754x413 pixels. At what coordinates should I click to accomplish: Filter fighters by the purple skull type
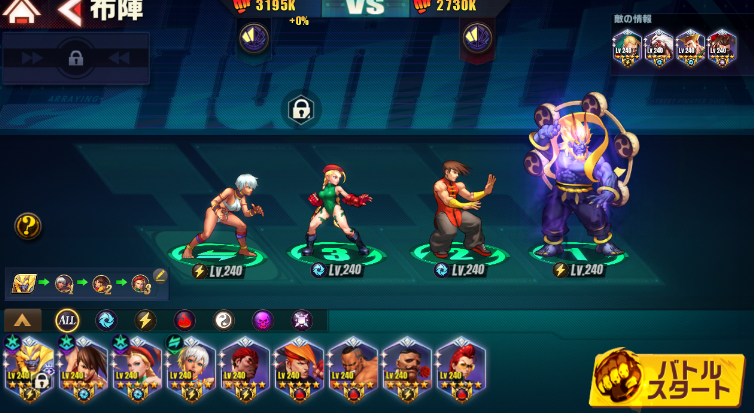(262, 320)
